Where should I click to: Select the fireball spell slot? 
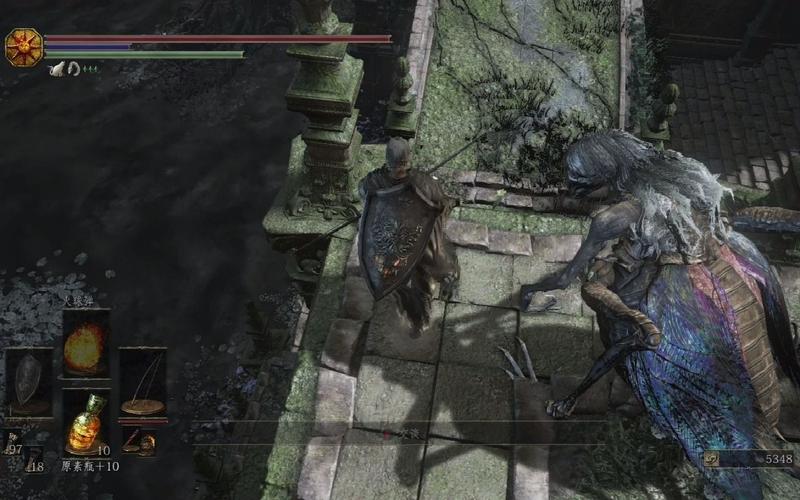(x=85, y=344)
